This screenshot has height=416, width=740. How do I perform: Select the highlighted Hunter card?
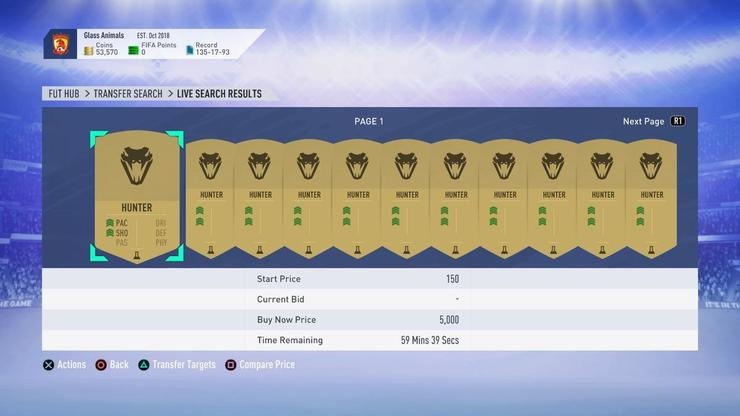click(135, 198)
